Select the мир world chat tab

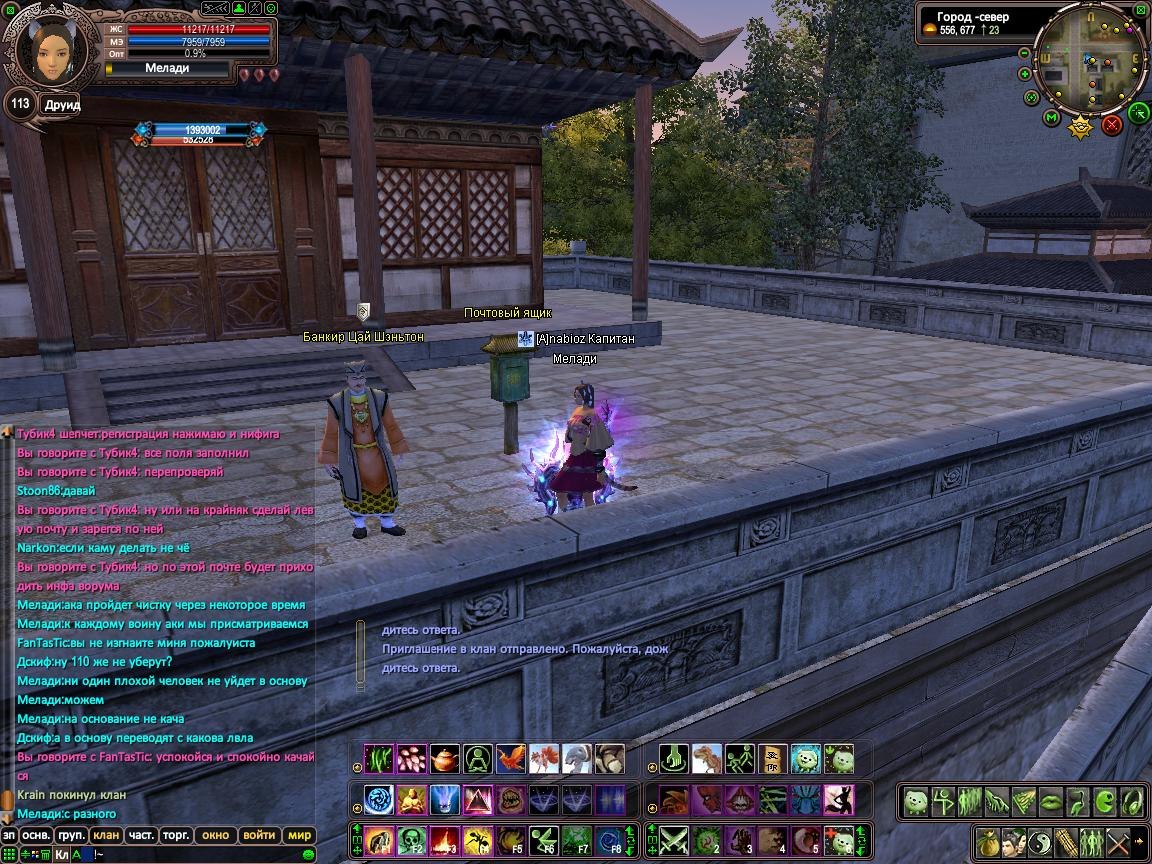299,835
